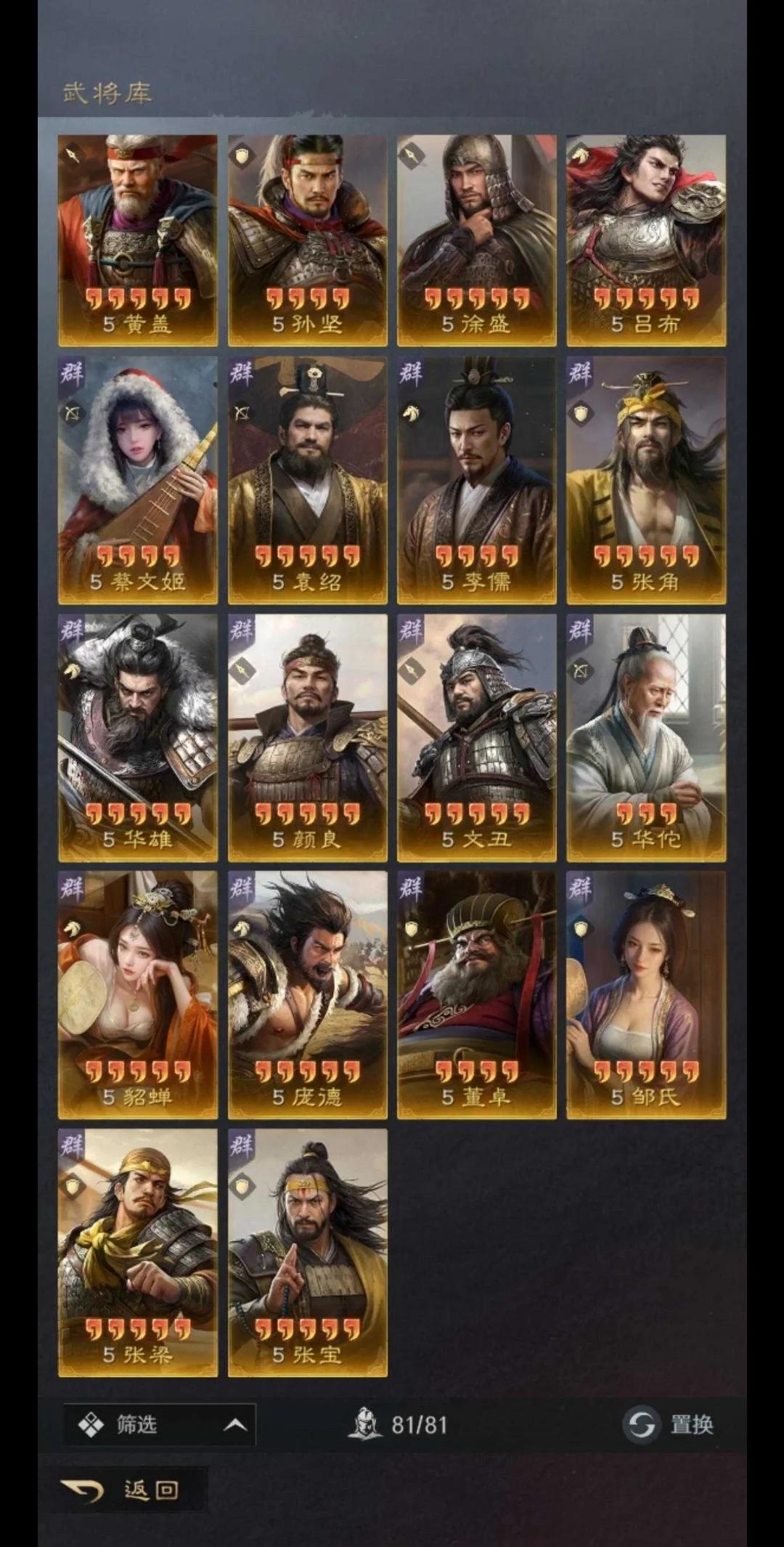Select the 张梁 general card
This screenshot has width=784, height=1547.
[x=138, y=1253]
